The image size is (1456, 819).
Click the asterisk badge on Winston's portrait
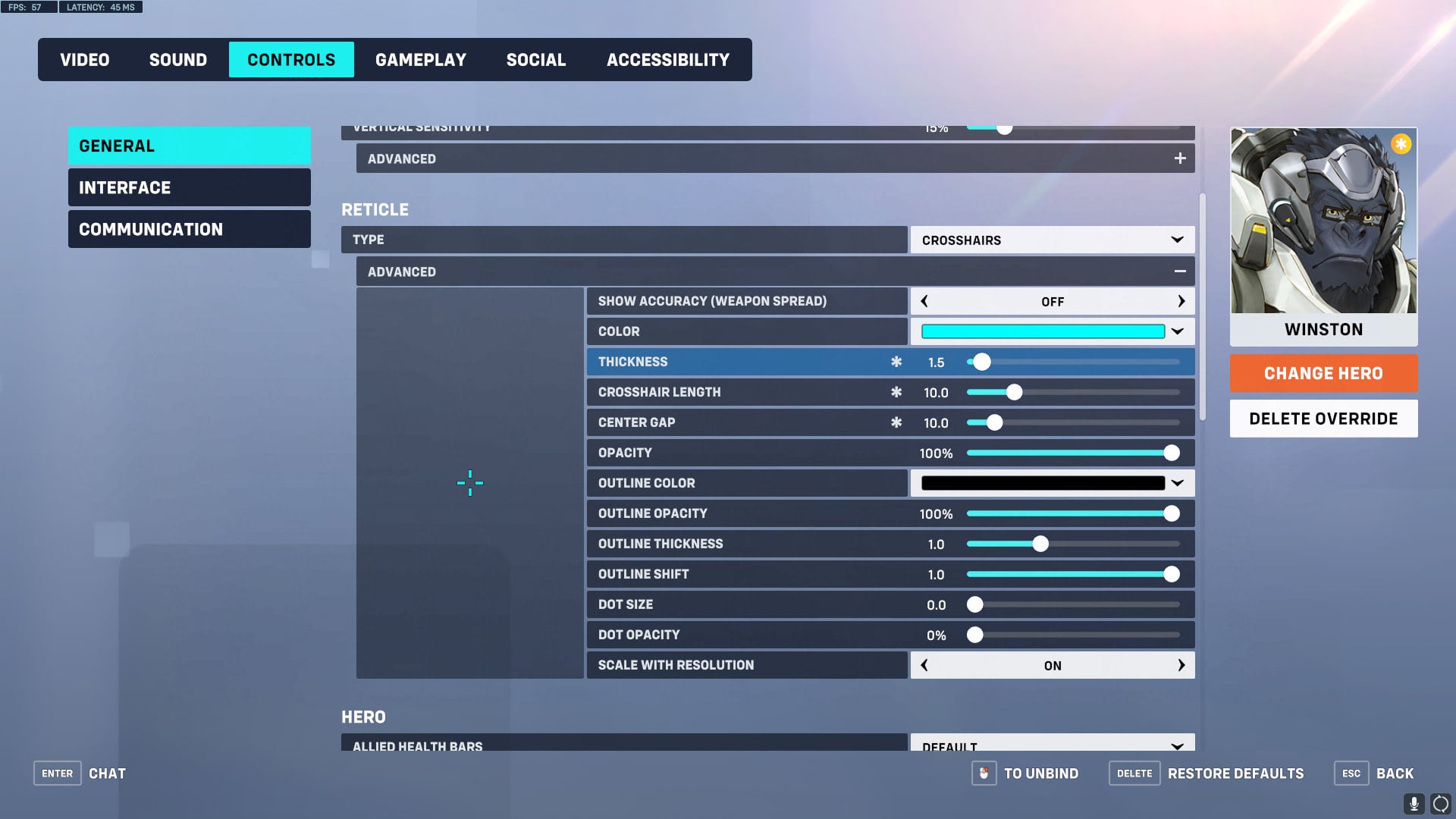coord(1401,144)
